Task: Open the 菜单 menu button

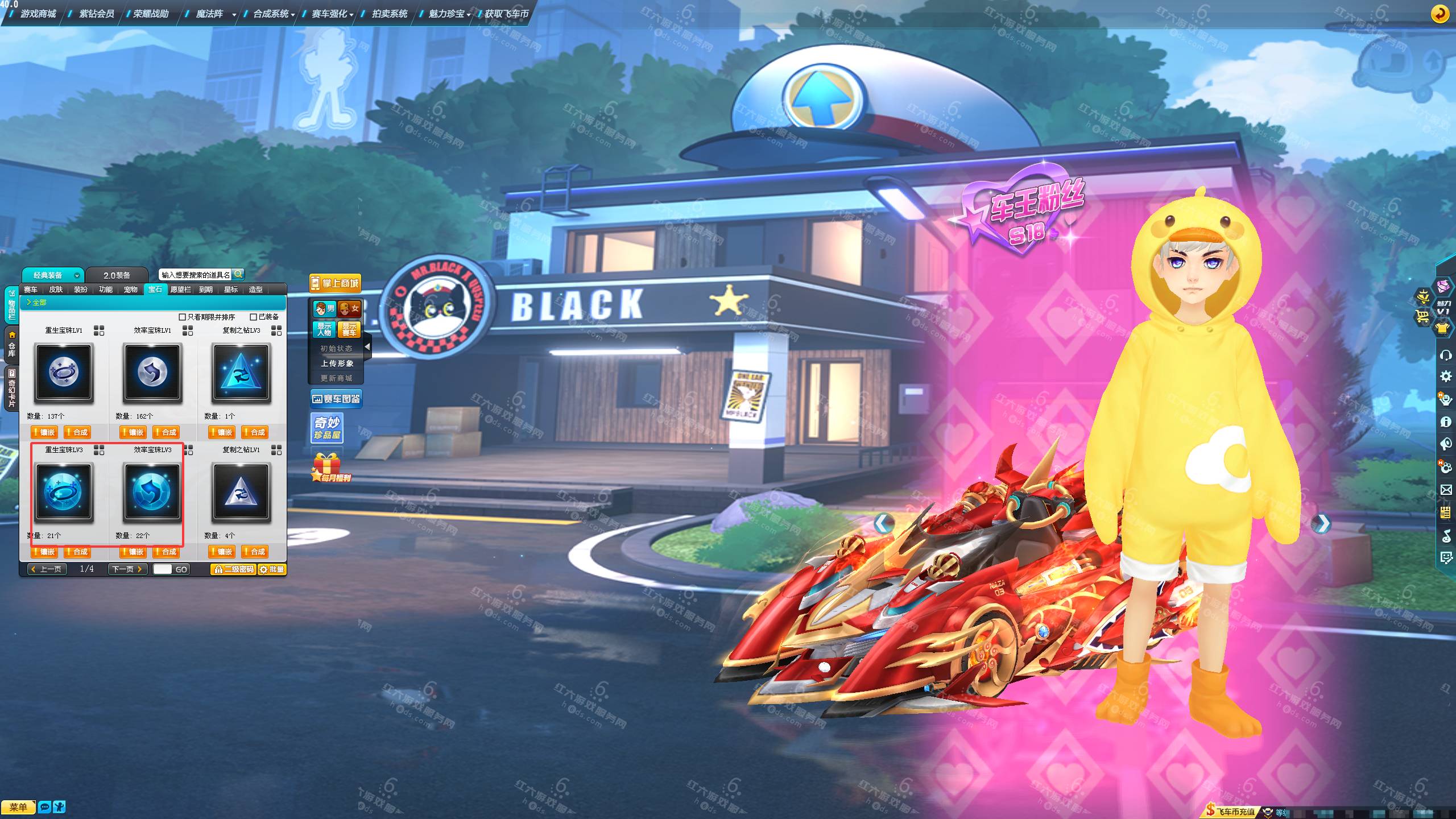Action: point(18,807)
